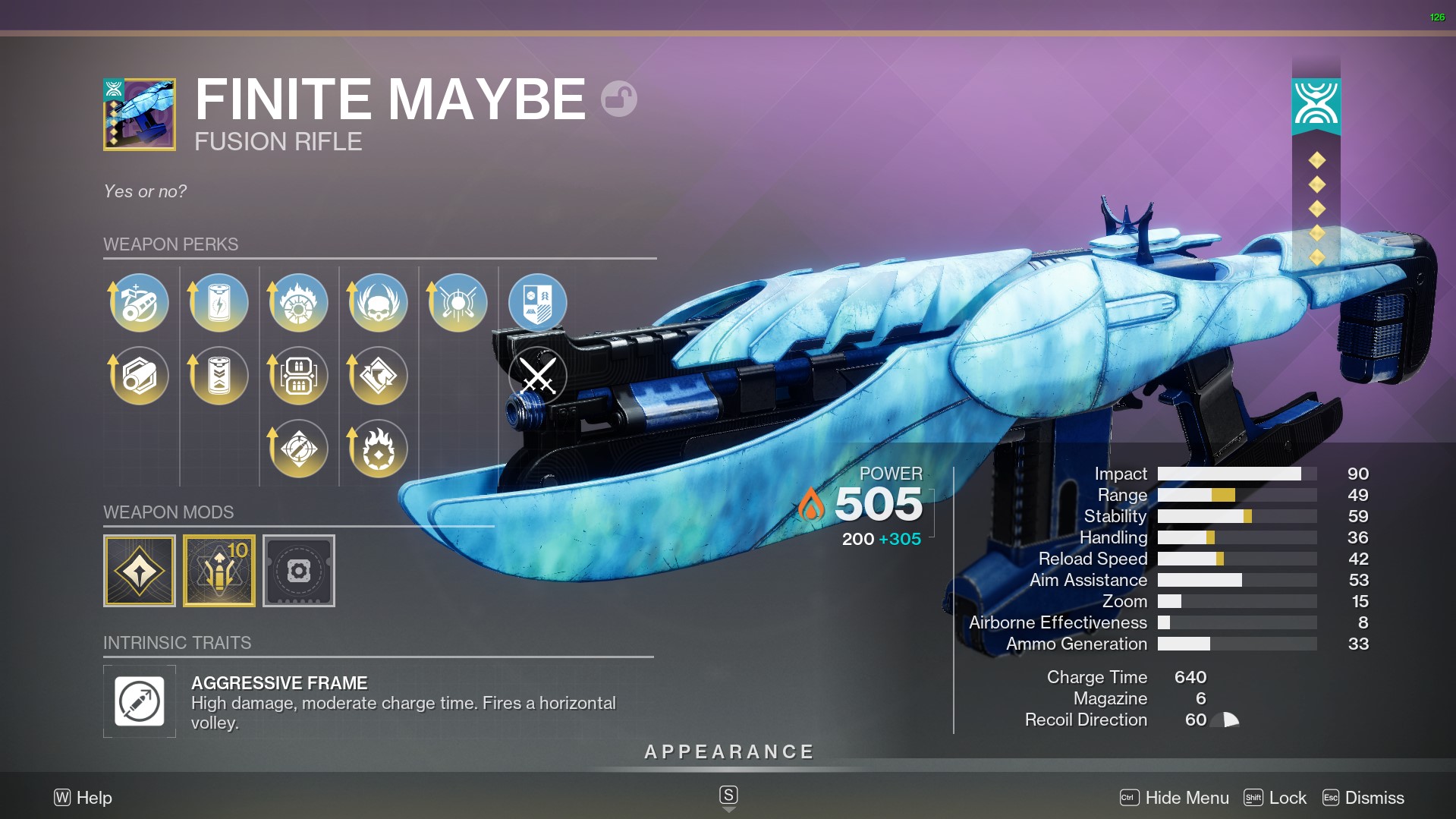Open the empty gear mod socket
Image resolution: width=1456 pixels, height=819 pixels.
[x=298, y=571]
